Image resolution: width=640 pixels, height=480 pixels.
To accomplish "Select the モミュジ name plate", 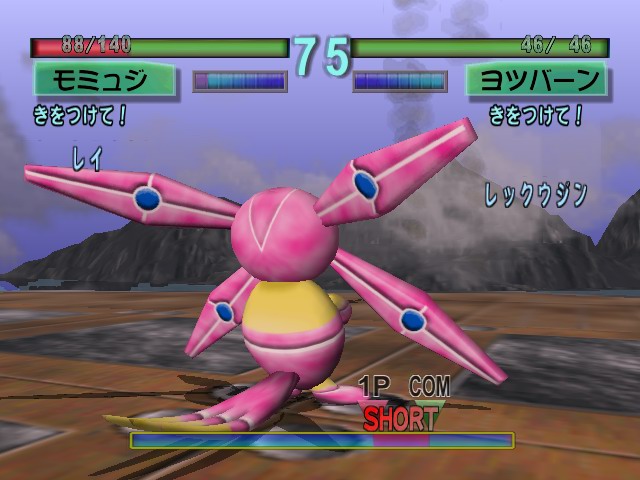I will click(104, 79).
